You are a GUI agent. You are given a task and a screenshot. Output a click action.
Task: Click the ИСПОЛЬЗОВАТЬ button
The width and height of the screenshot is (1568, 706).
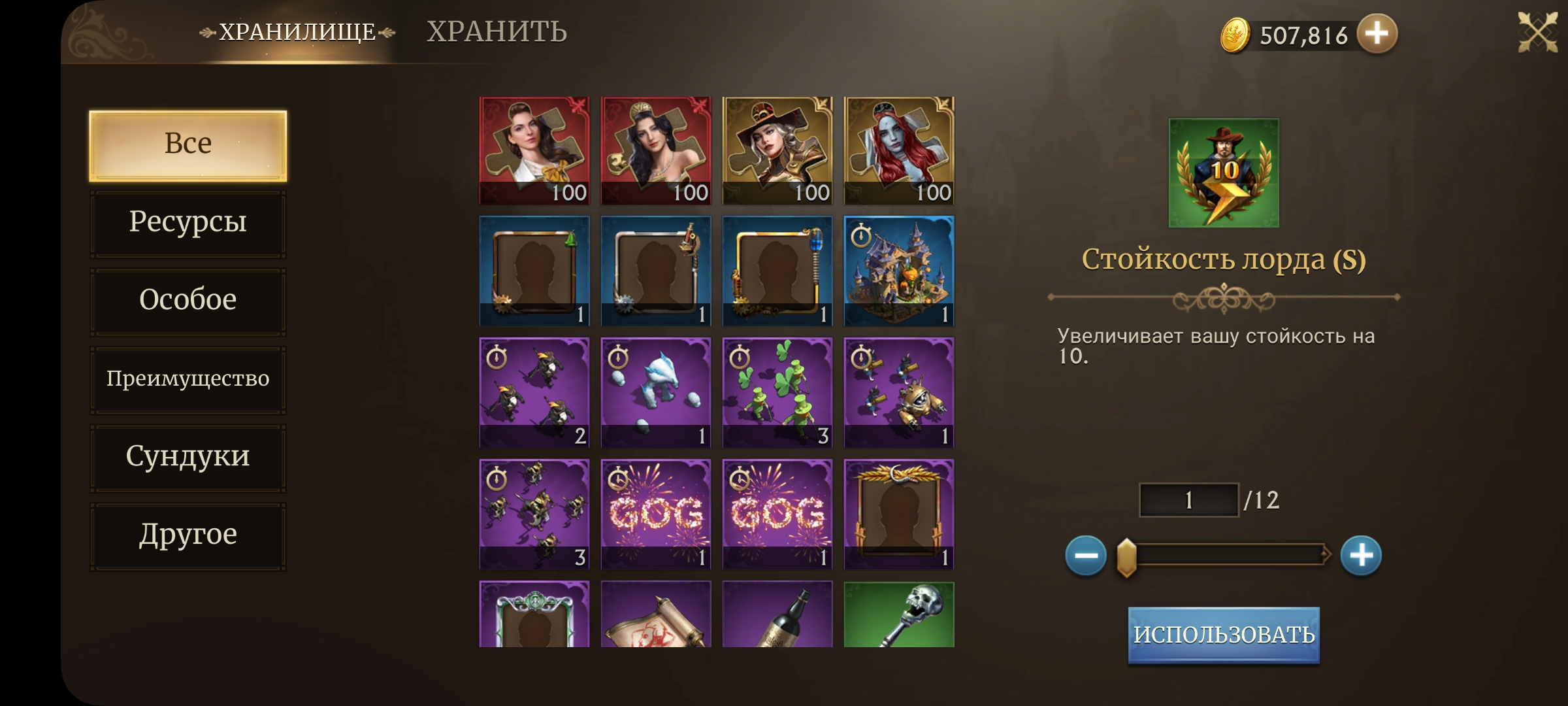[x=1224, y=635]
